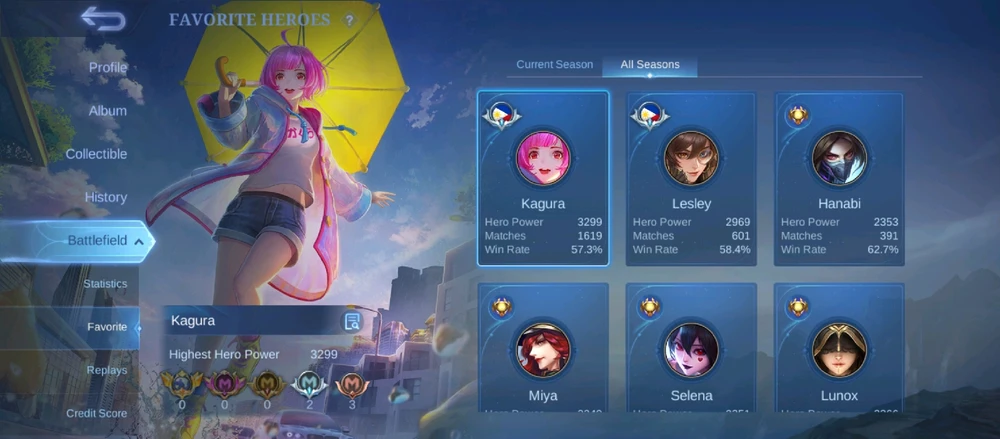
Task: Open the Collectible section
Action: coord(96,154)
